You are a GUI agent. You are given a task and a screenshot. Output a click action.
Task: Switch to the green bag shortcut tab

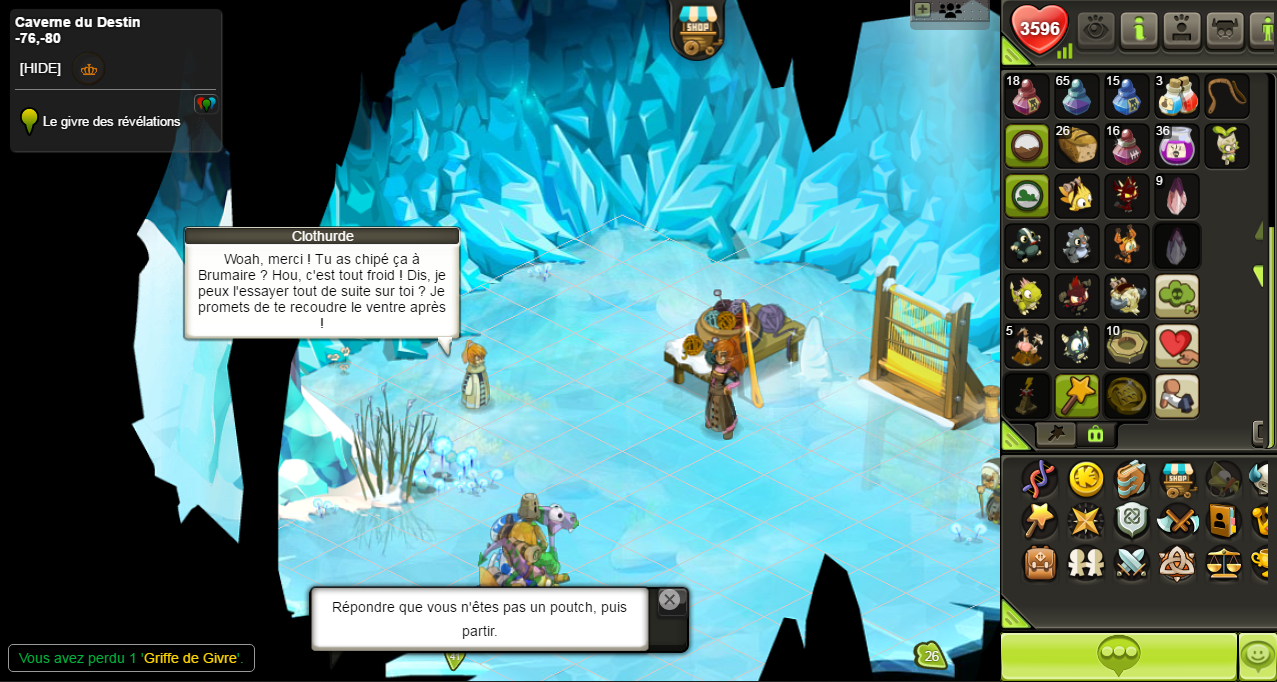tap(1095, 434)
